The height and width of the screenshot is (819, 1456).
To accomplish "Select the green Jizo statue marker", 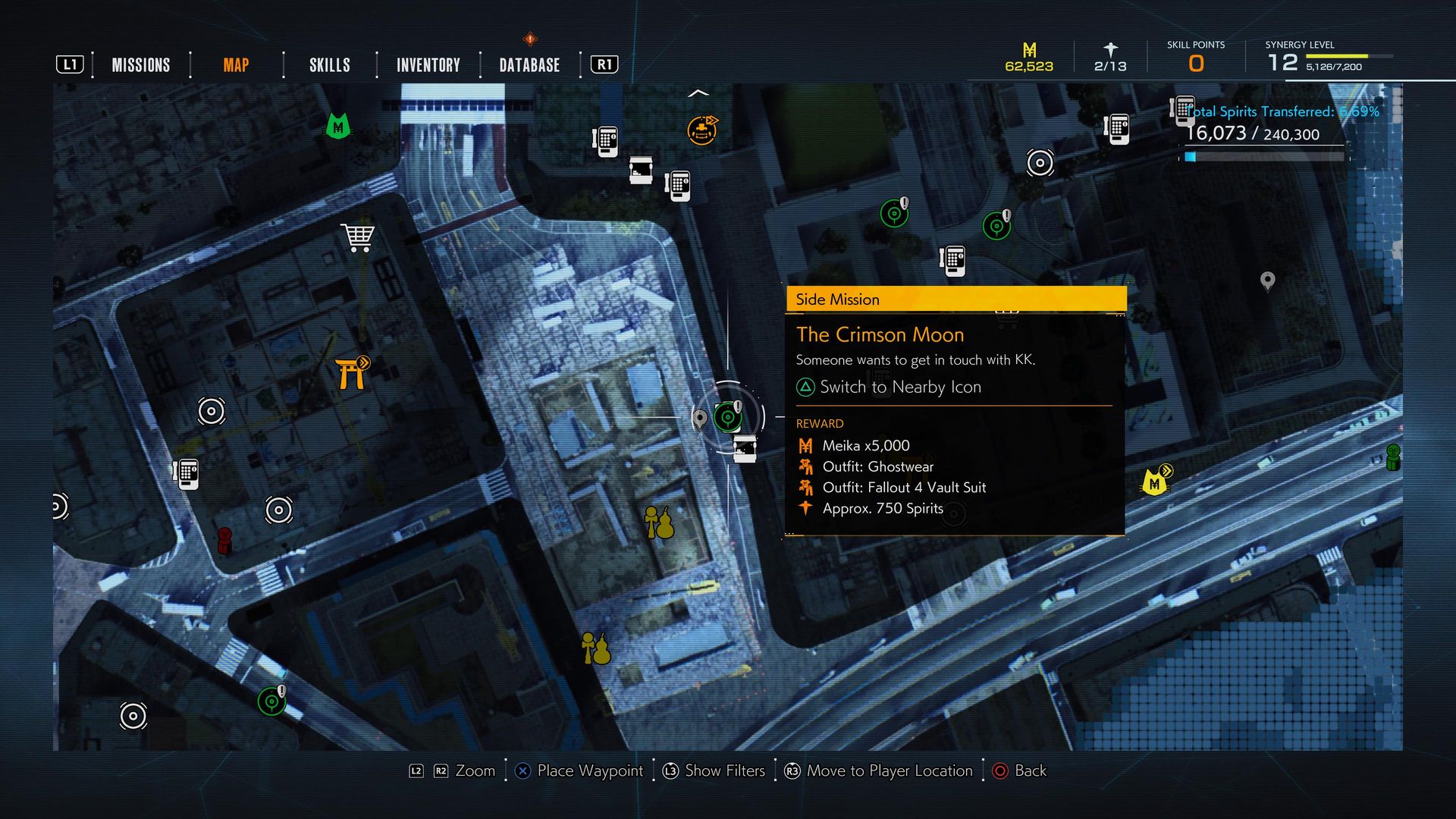I will pyautogui.click(x=1393, y=457).
